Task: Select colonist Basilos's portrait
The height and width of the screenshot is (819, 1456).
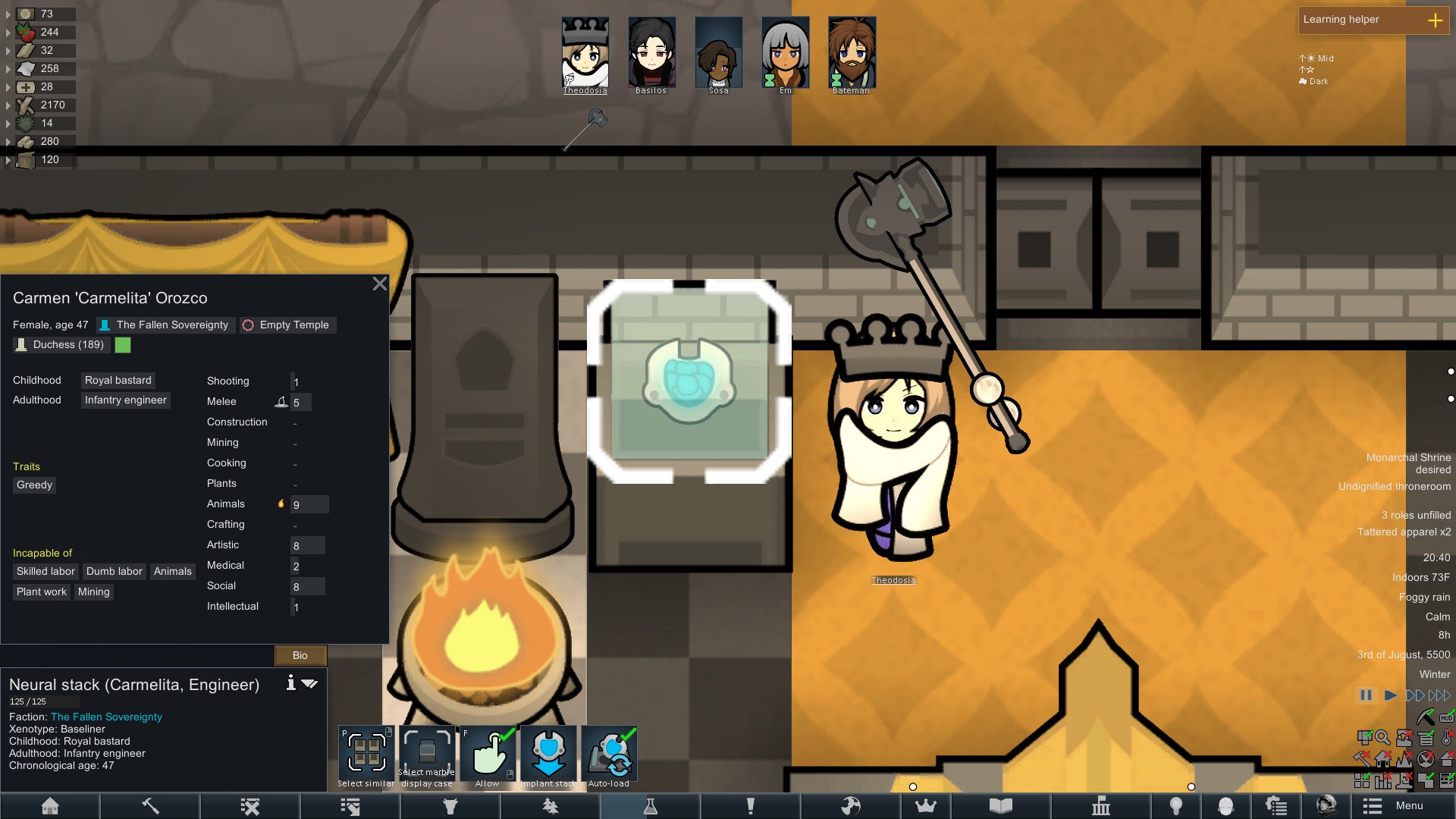Action: [x=651, y=53]
